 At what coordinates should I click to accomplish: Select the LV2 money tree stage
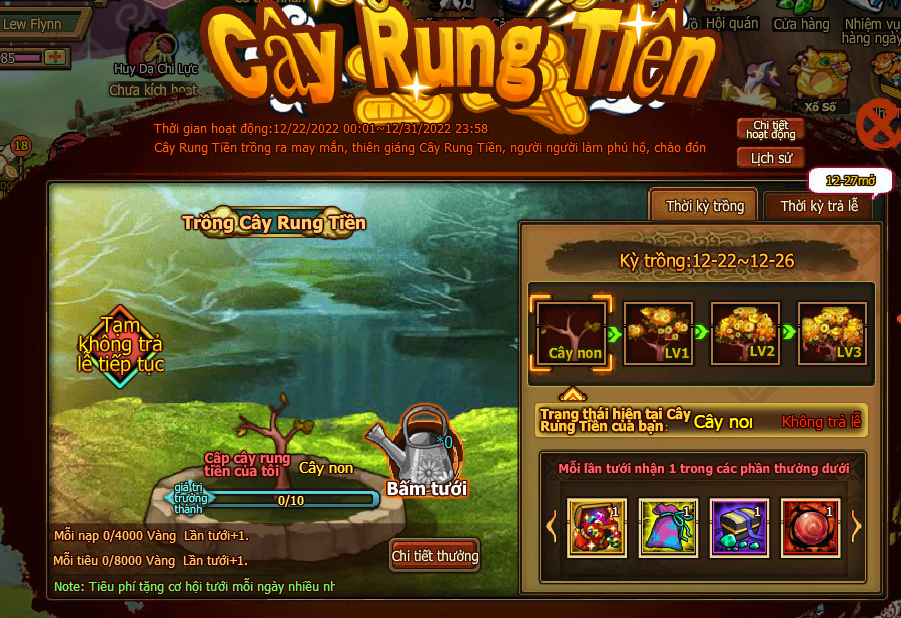745,333
